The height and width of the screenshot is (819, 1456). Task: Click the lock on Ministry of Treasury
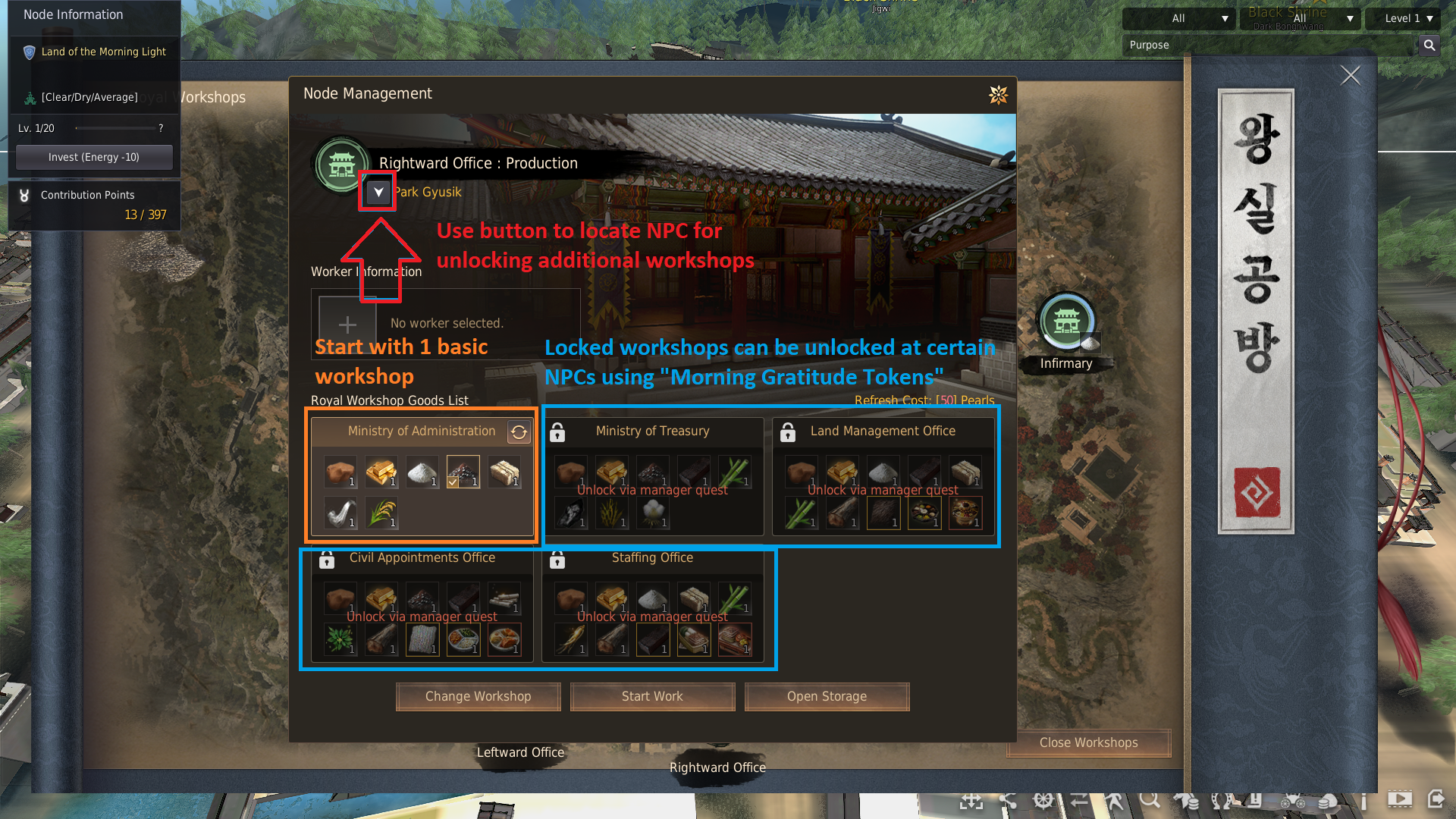click(558, 432)
